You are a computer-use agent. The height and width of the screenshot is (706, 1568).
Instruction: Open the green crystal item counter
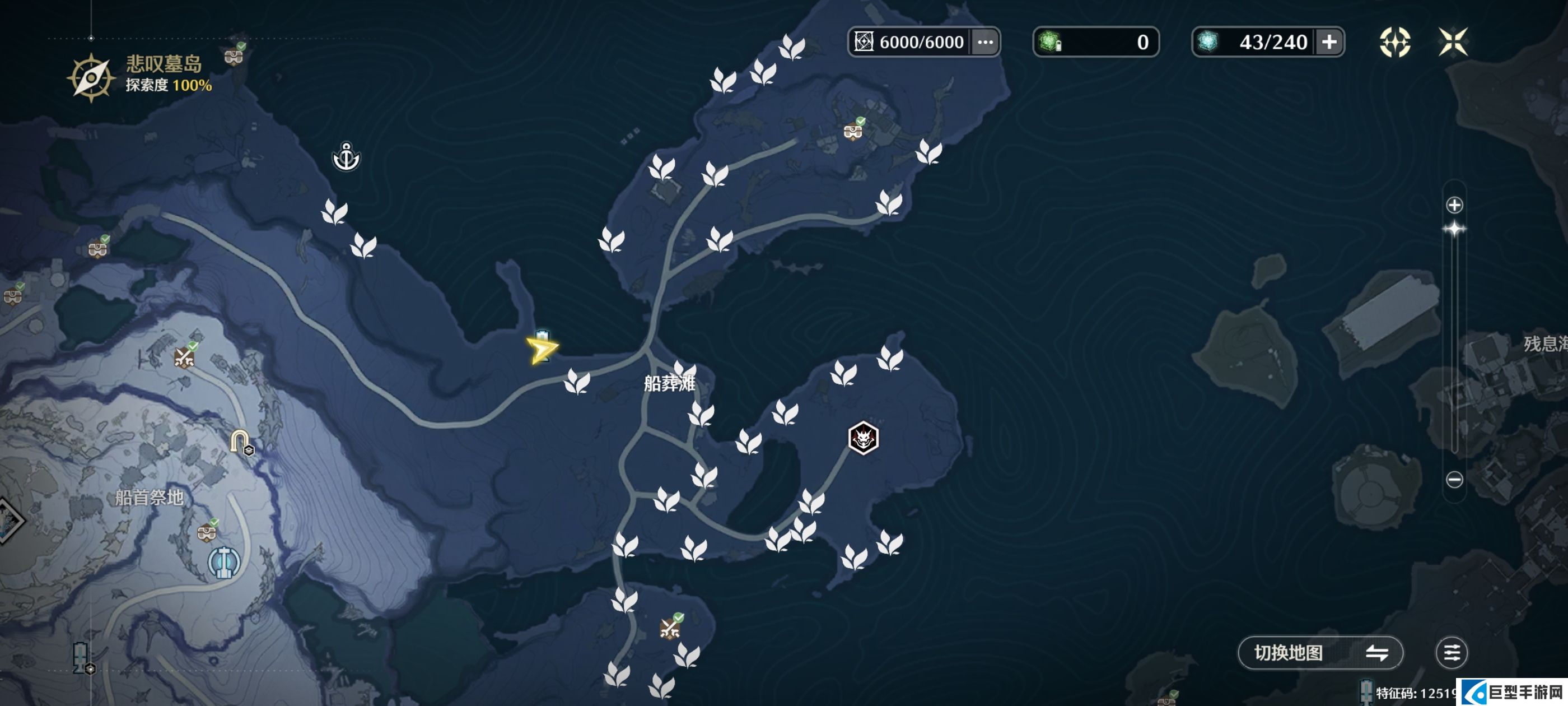1095,42
